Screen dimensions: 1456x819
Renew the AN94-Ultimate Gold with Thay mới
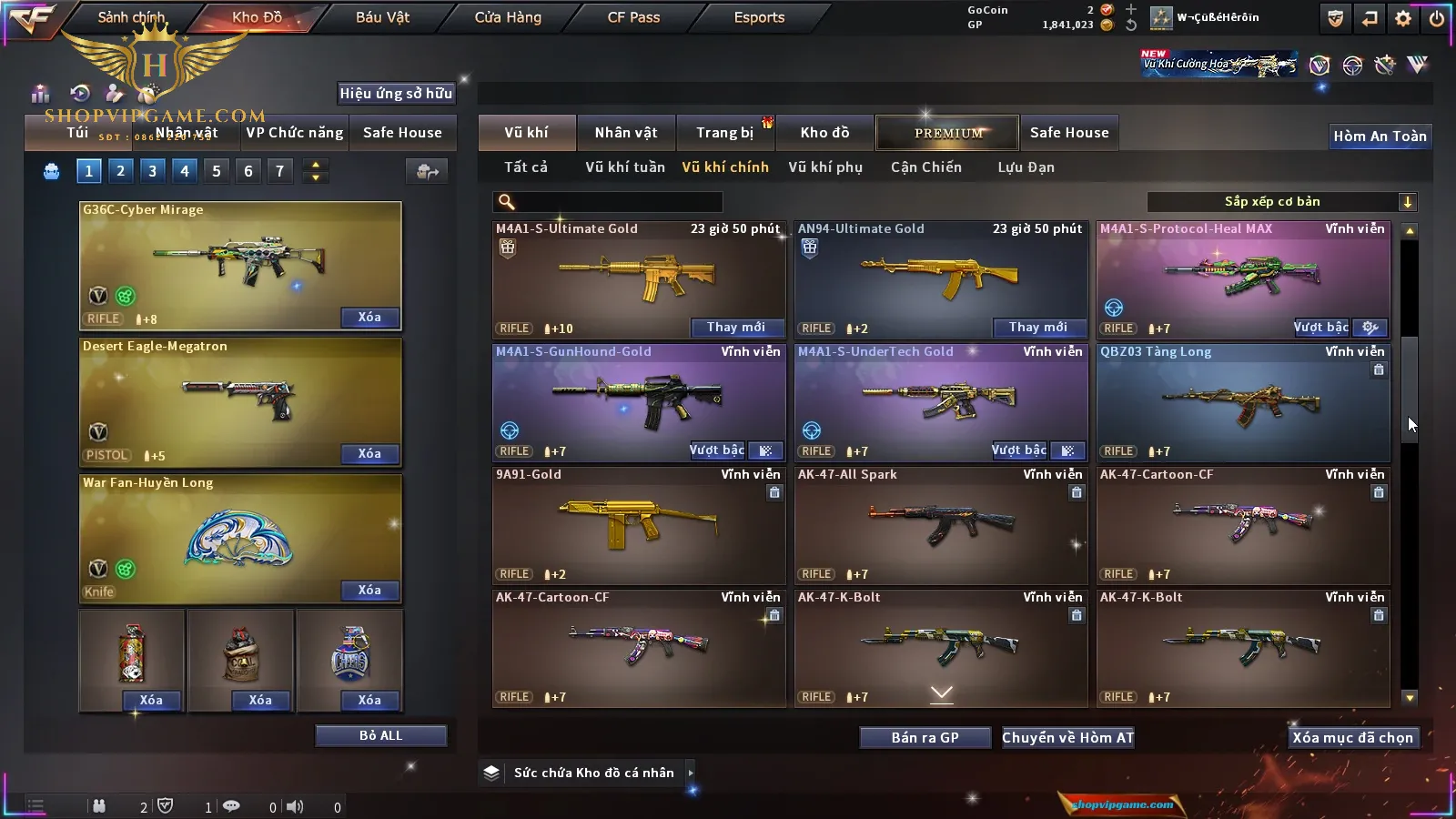(1038, 328)
